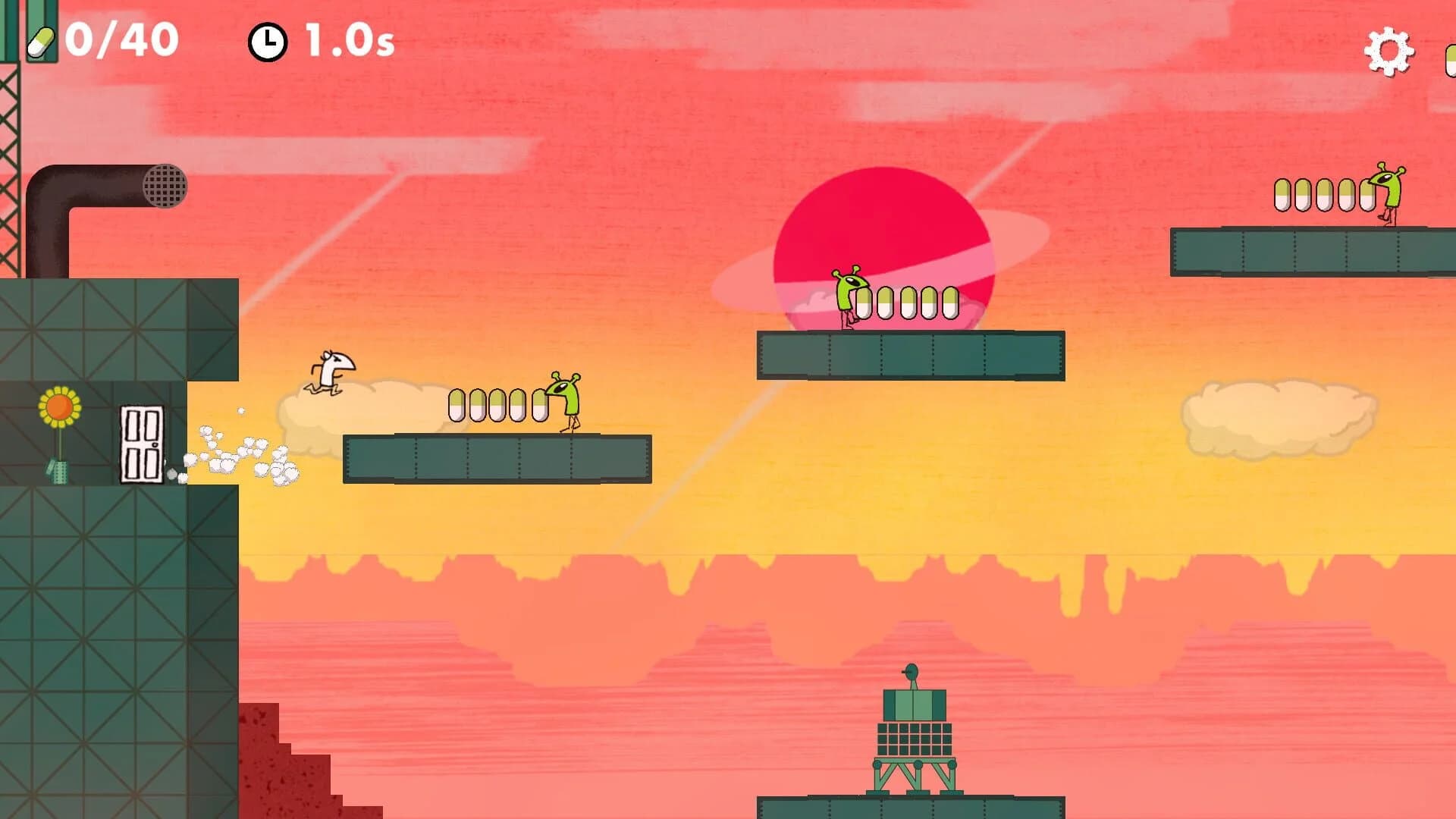Click a pill in the row beside the left alien
The image size is (1456, 819).
coord(497,406)
